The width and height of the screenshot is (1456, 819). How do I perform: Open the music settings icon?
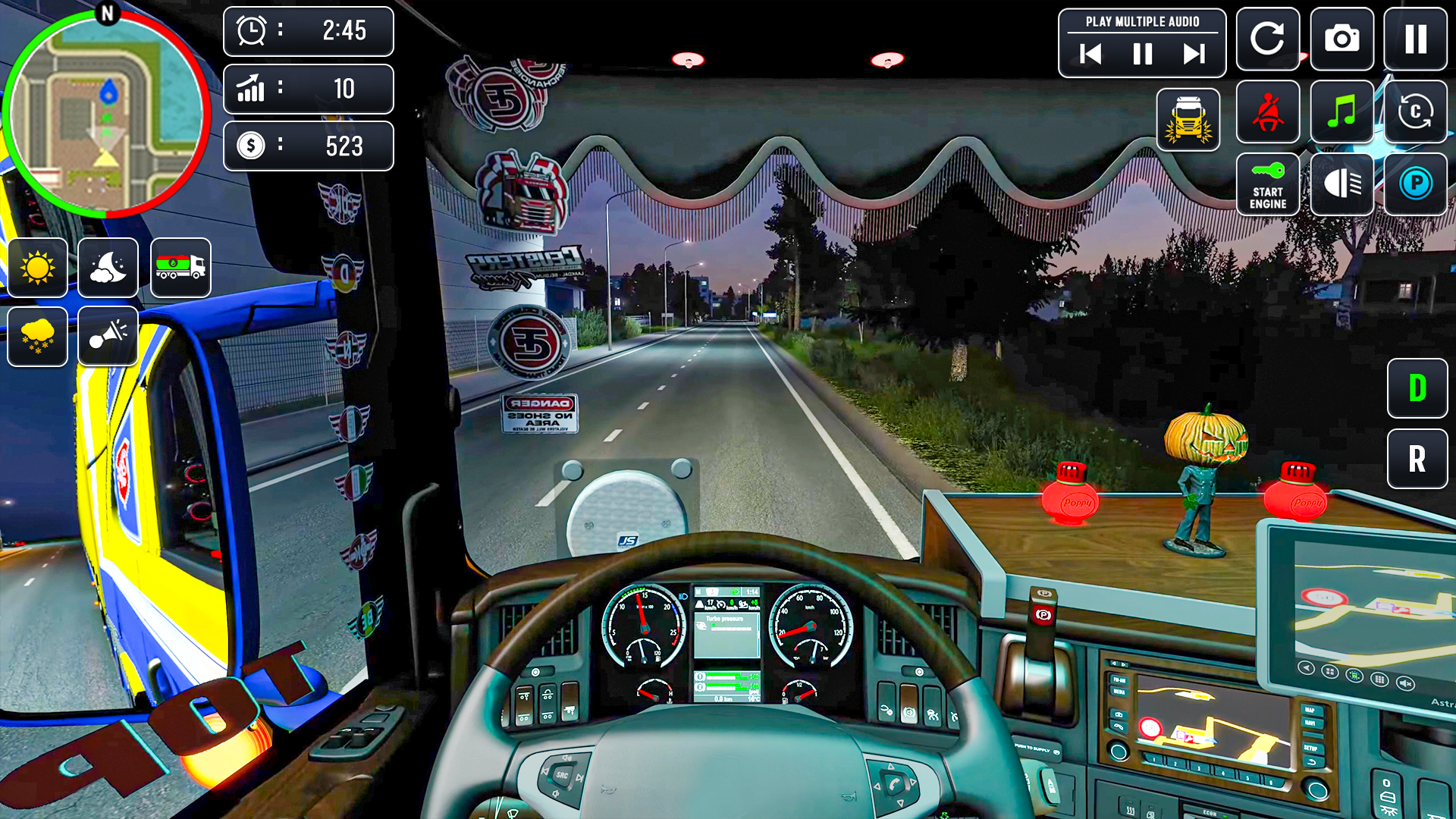pos(1341,114)
